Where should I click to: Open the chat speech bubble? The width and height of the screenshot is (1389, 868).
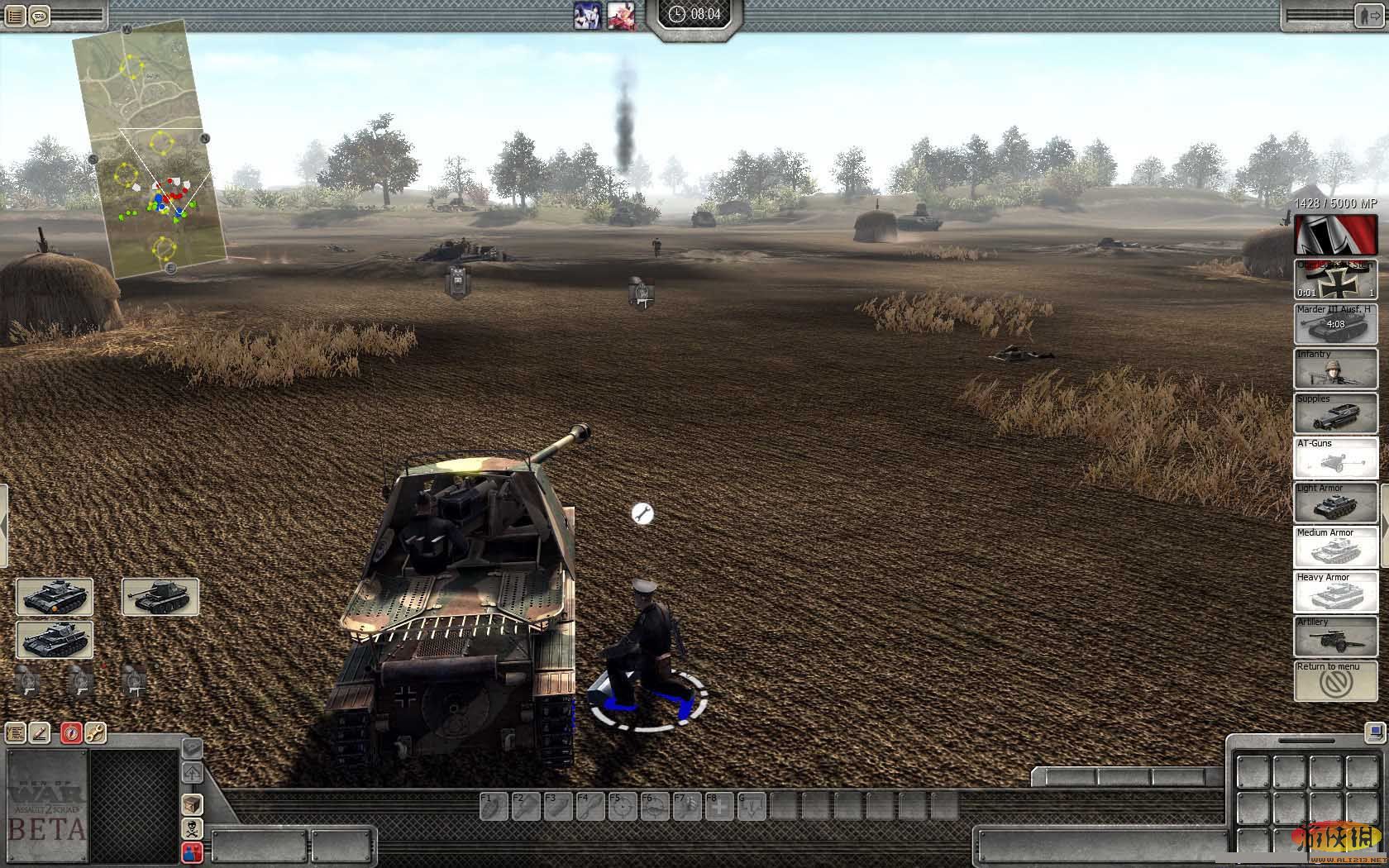coord(39,16)
